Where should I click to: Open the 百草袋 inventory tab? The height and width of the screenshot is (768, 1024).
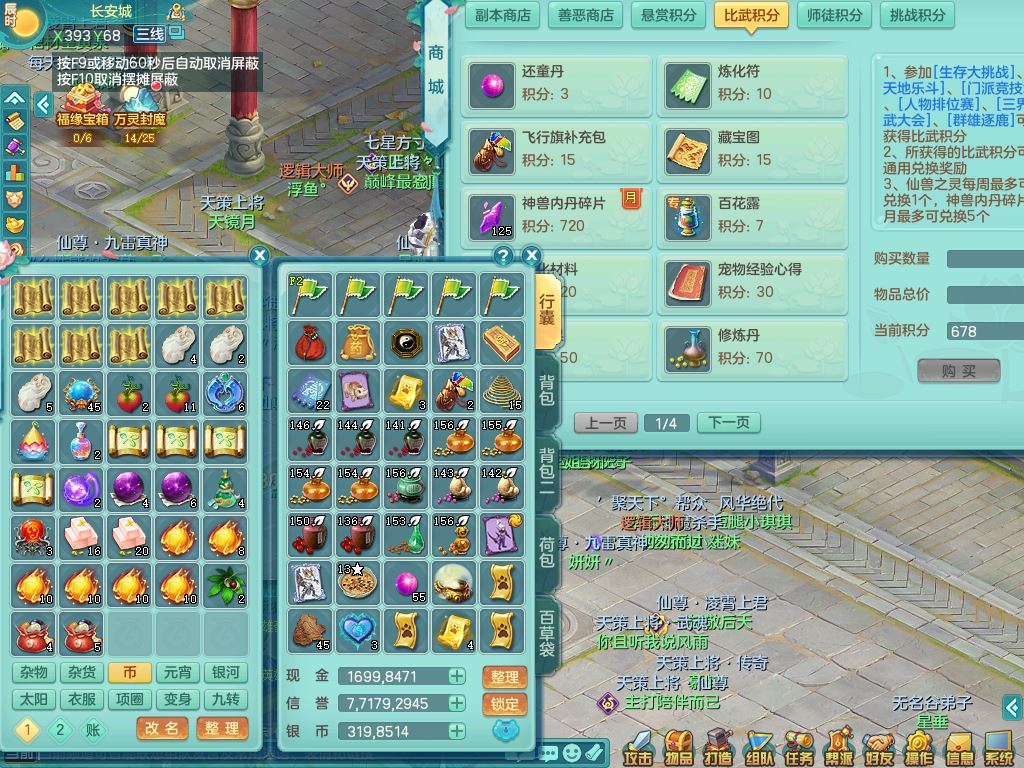click(547, 634)
